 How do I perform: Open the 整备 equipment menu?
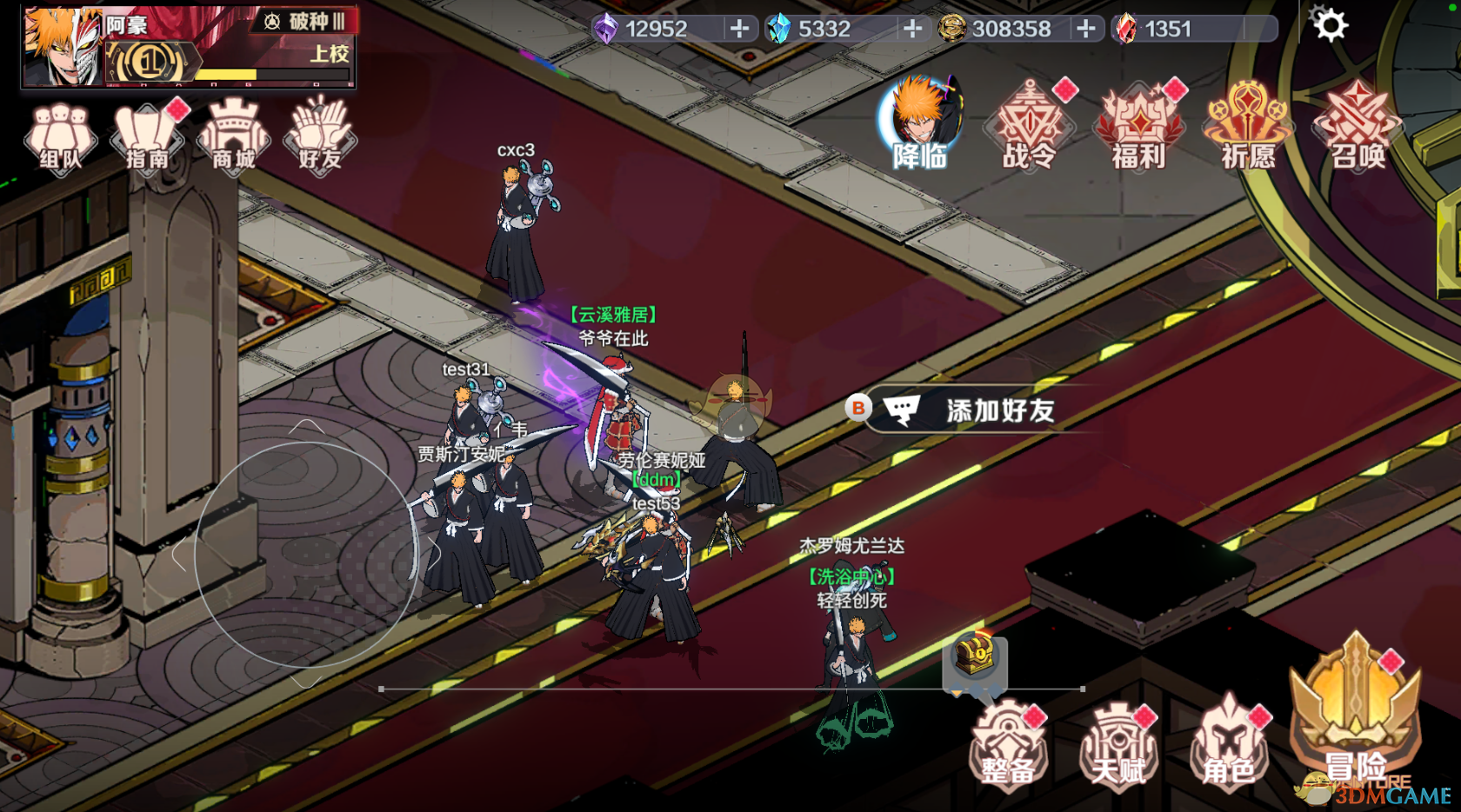1009,745
